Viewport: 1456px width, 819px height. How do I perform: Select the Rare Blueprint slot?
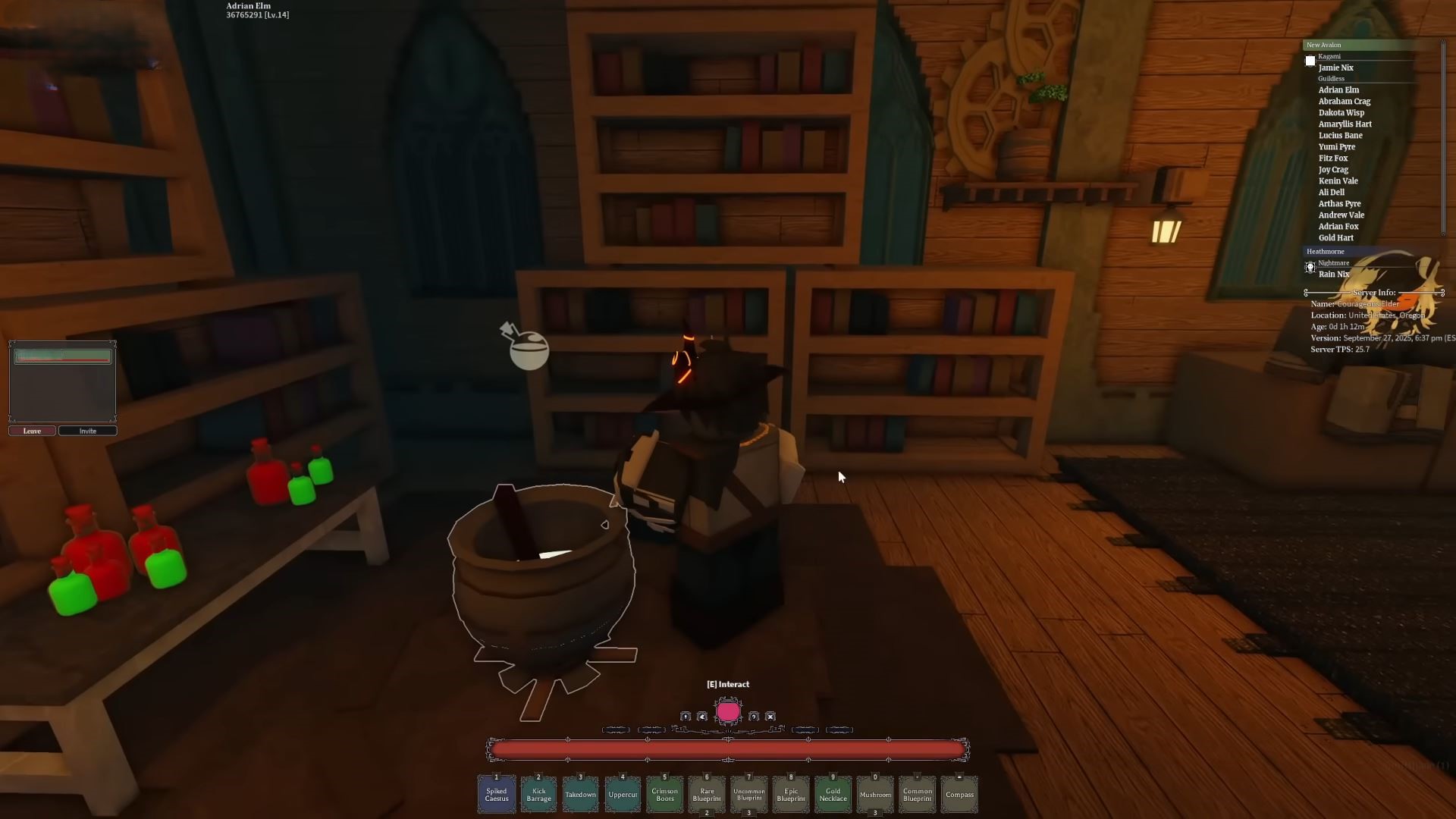pos(707,794)
